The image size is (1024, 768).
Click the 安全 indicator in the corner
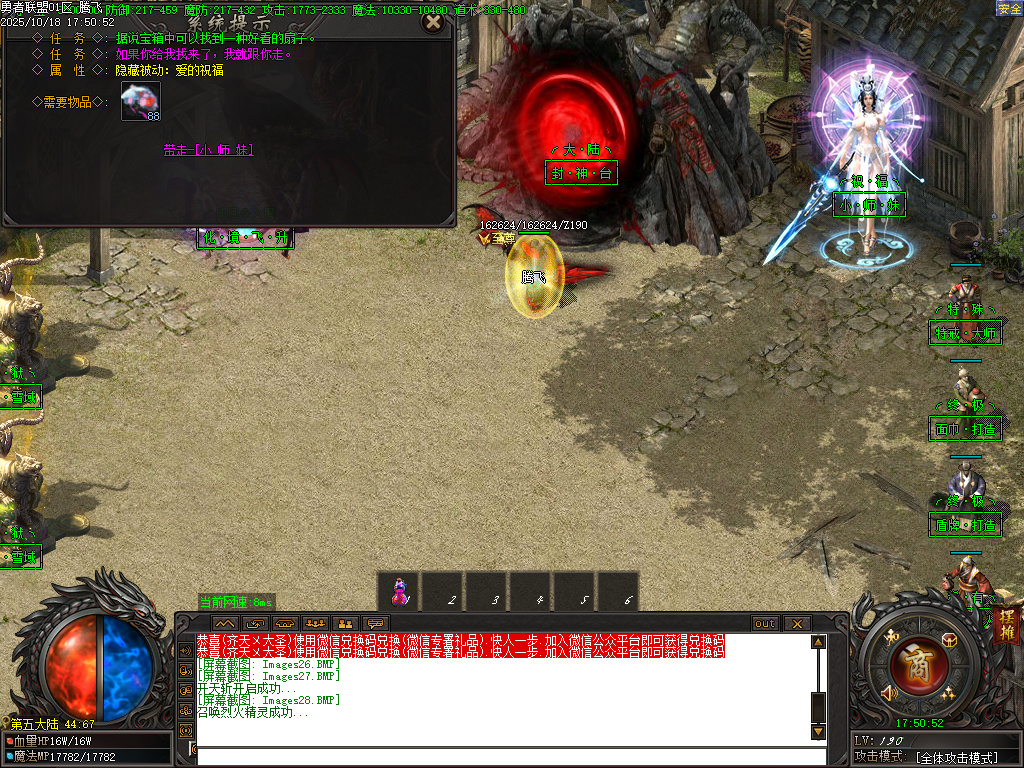pos(1009,8)
